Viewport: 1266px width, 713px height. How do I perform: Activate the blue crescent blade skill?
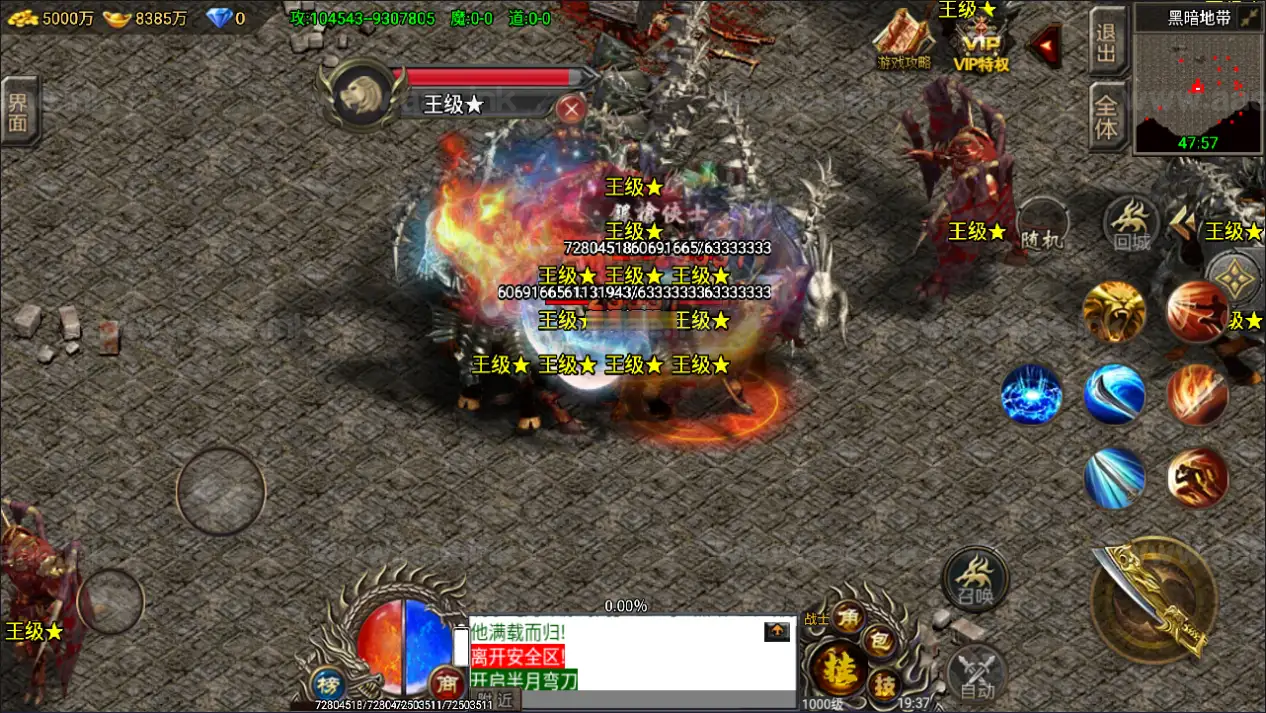(x=1114, y=394)
